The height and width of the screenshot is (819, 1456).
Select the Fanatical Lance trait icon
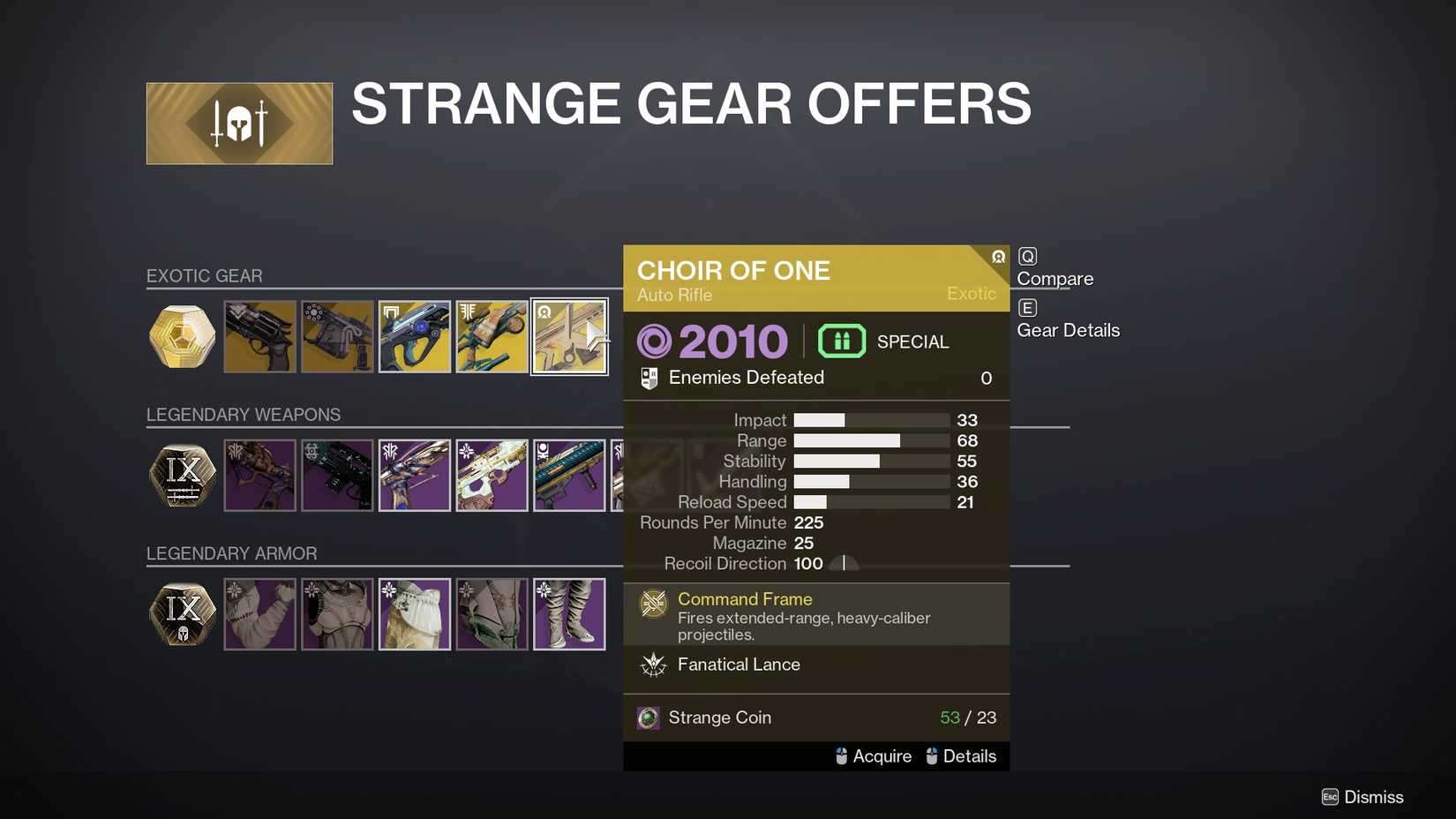[654, 665]
